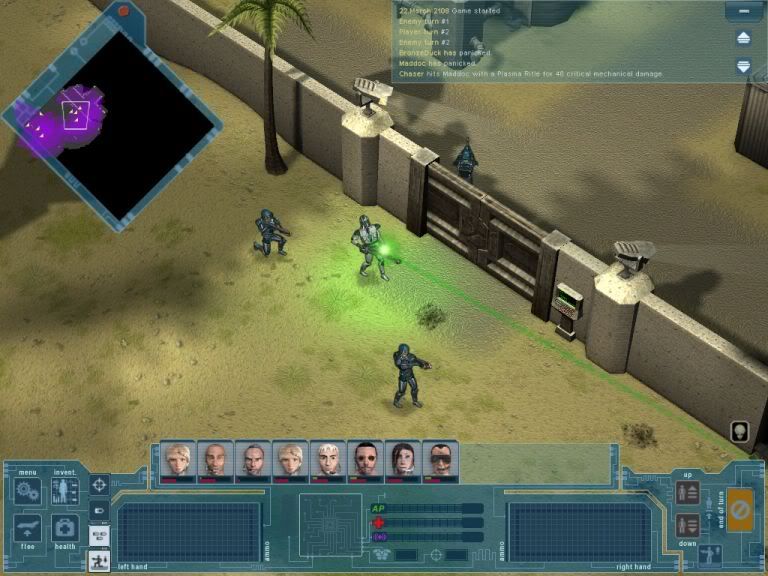
Task: Minimize the message log panel
Action: [x=741, y=12]
